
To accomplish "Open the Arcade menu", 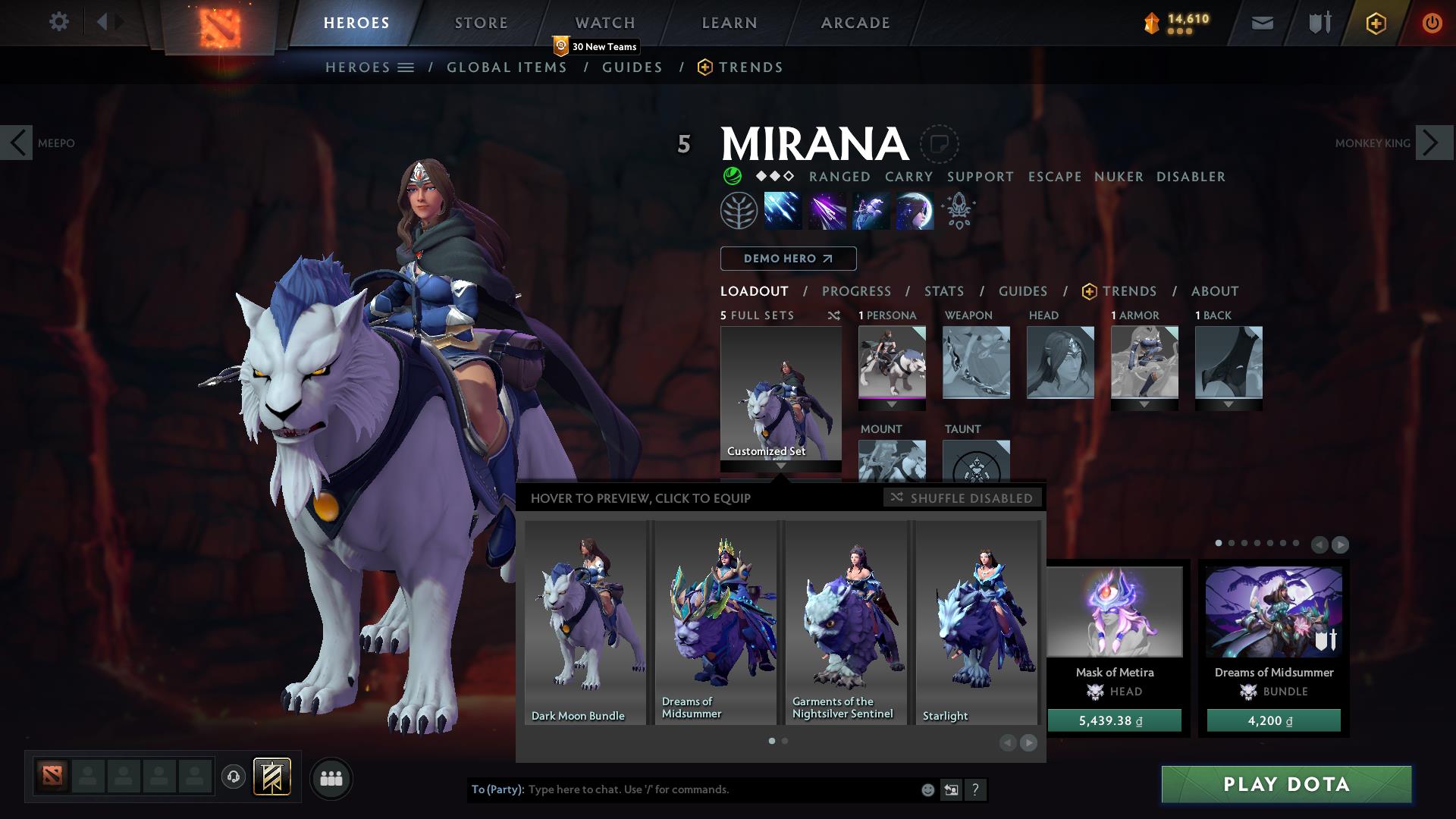I will coord(855,23).
